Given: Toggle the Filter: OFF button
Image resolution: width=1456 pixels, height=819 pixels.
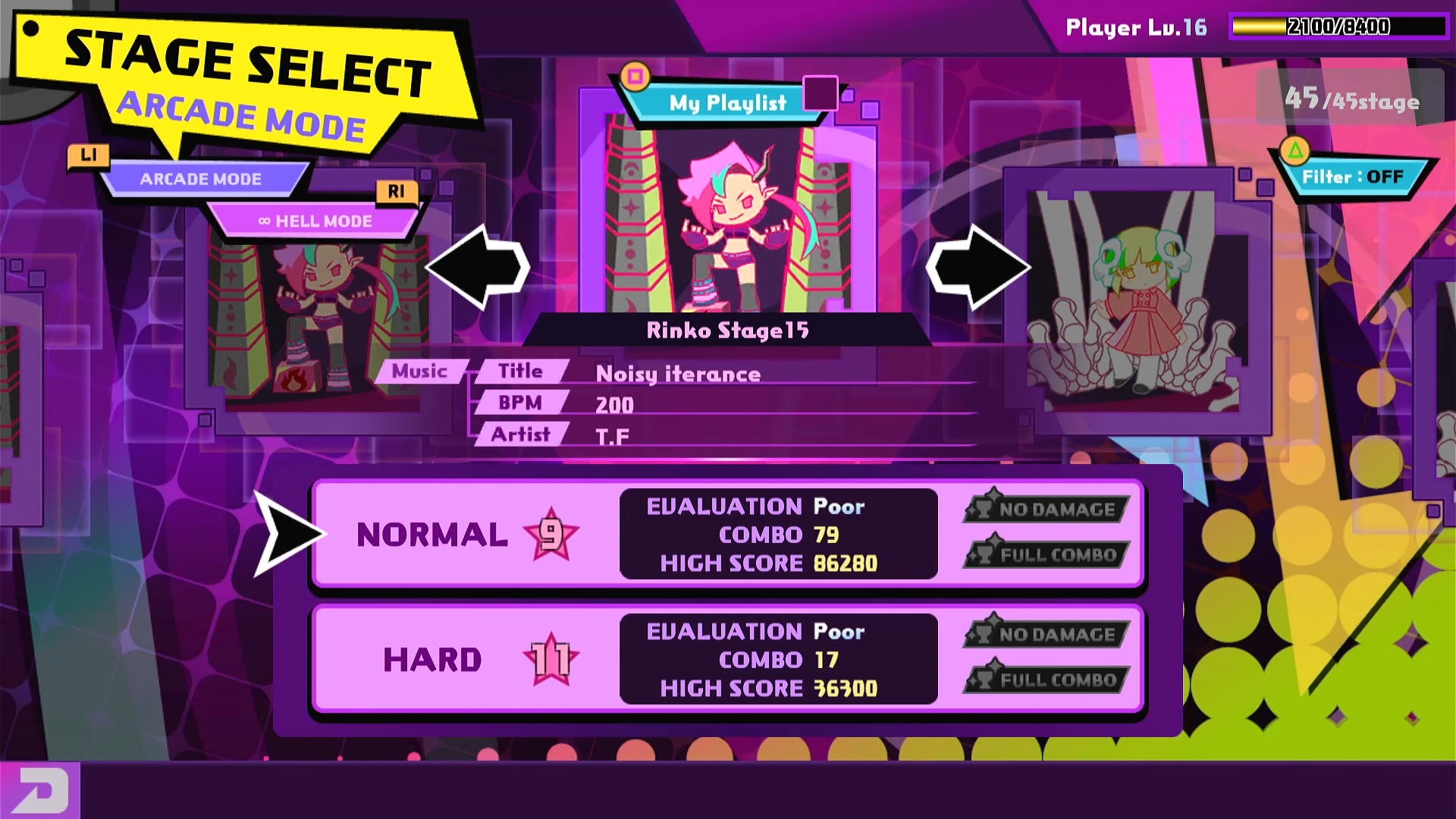Looking at the screenshot, I should pos(1352,177).
